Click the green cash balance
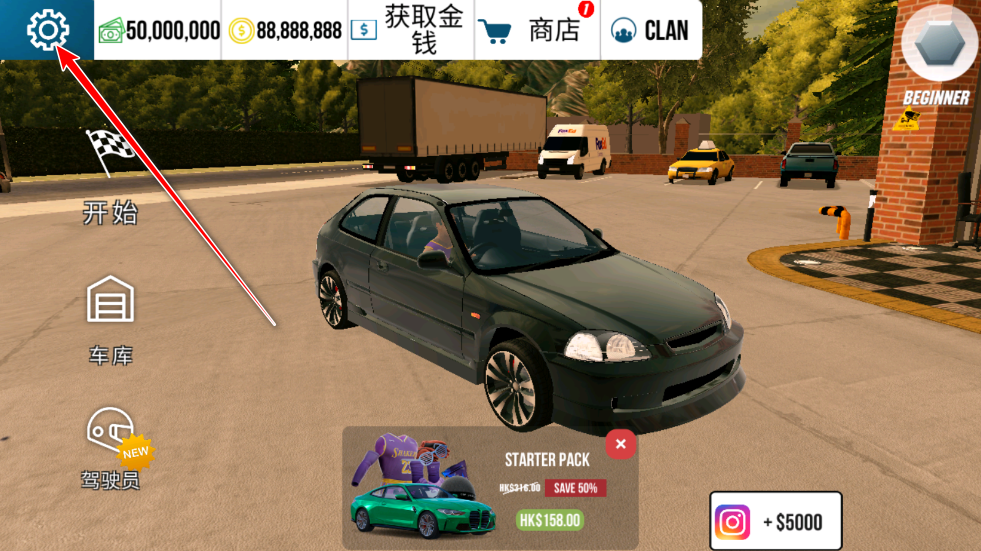 (159, 30)
